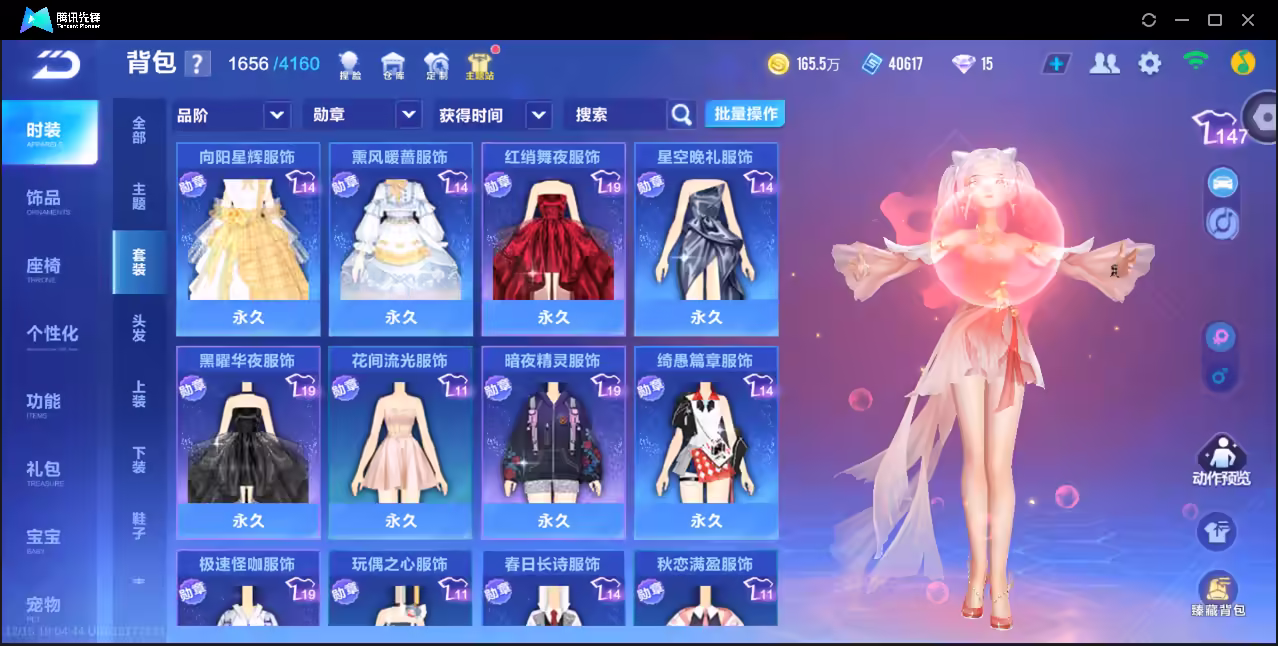Click the backpack help question mark
The width and height of the screenshot is (1278, 646).
click(198, 64)
